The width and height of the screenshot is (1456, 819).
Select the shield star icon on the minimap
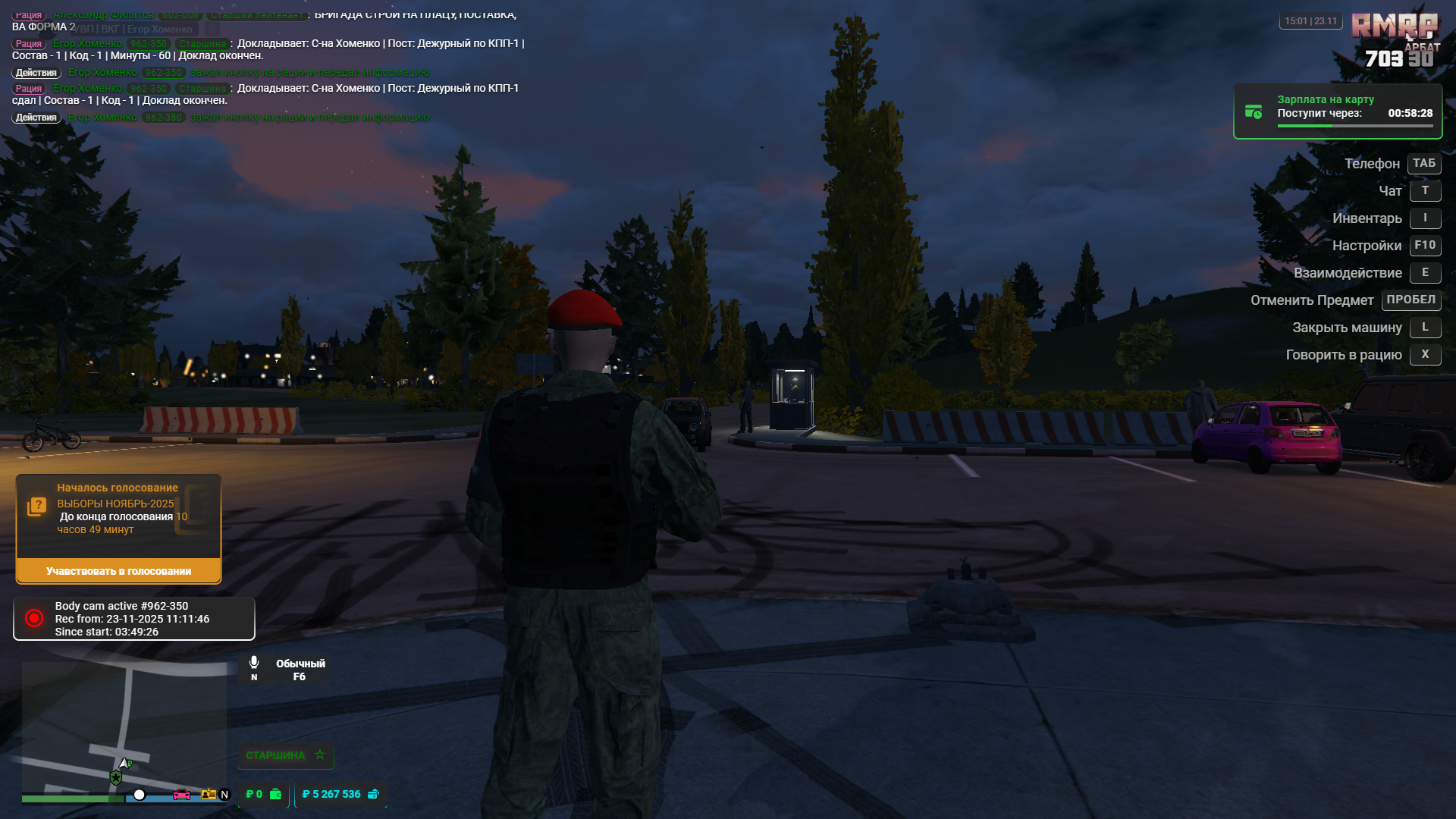[115, 777]
